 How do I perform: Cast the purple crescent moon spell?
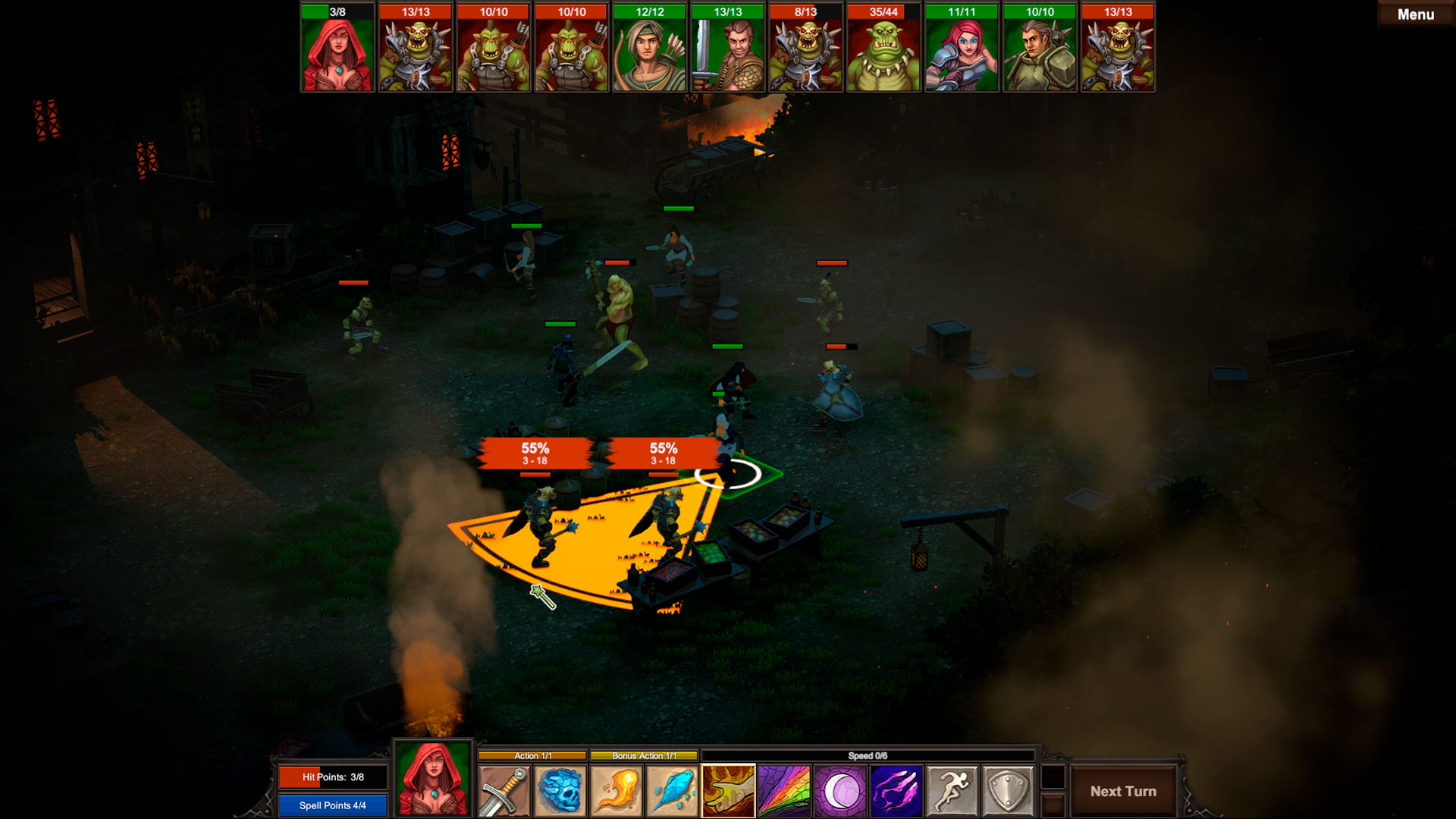coord(840,791)
